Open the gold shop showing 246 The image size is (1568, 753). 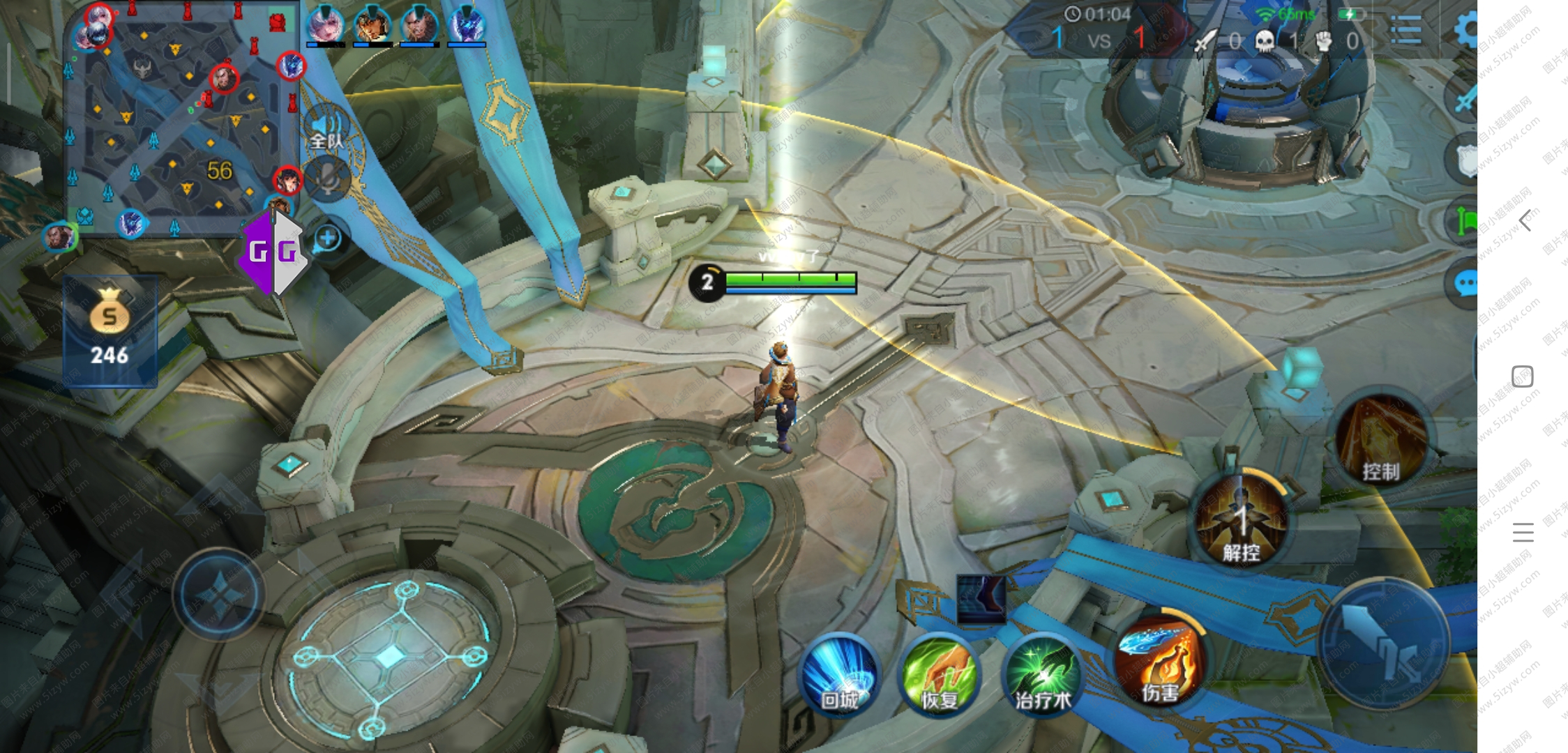pyautogui.click(x=110, y=331)
